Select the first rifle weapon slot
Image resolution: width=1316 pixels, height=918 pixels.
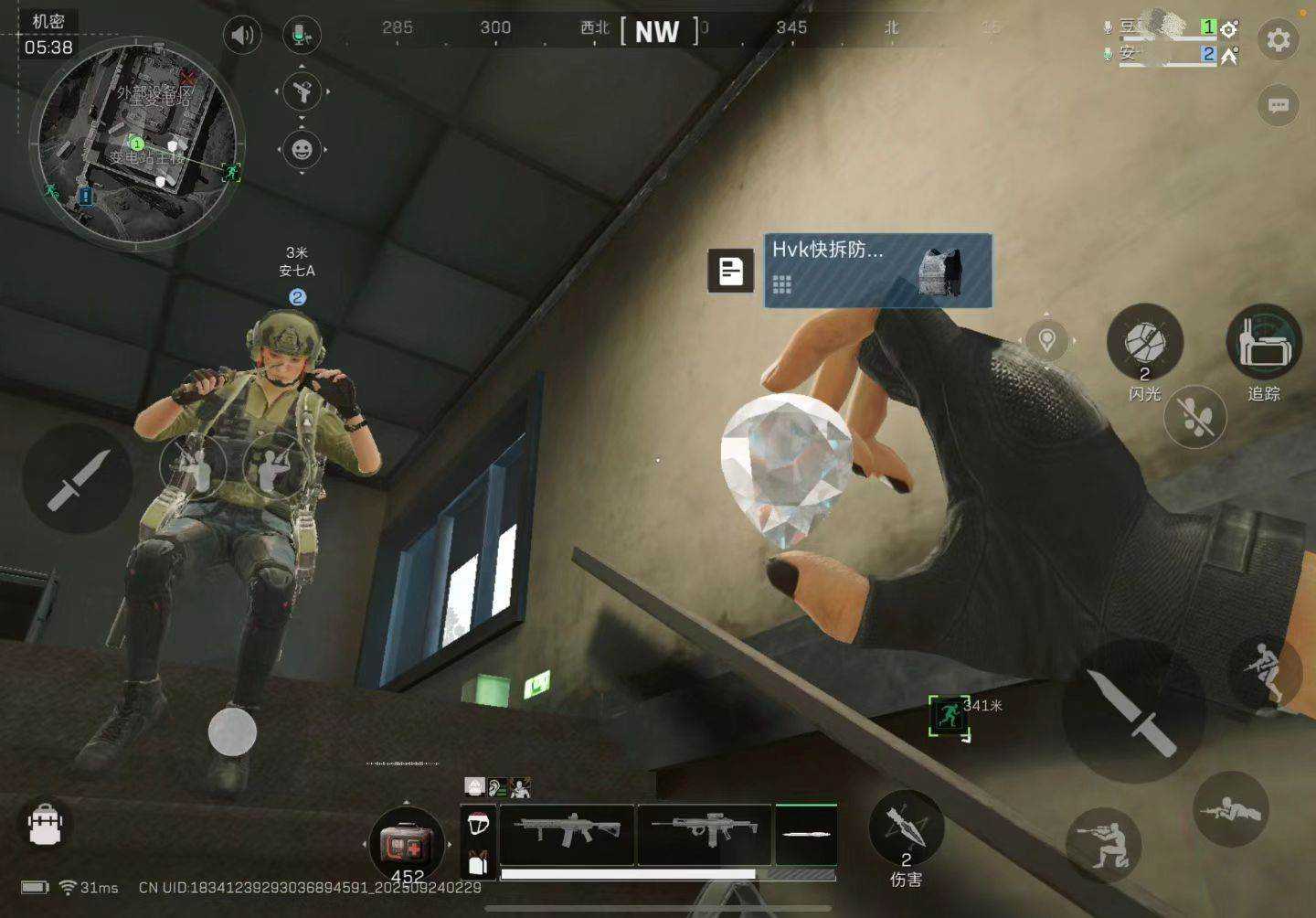click(x=567, y=834)
